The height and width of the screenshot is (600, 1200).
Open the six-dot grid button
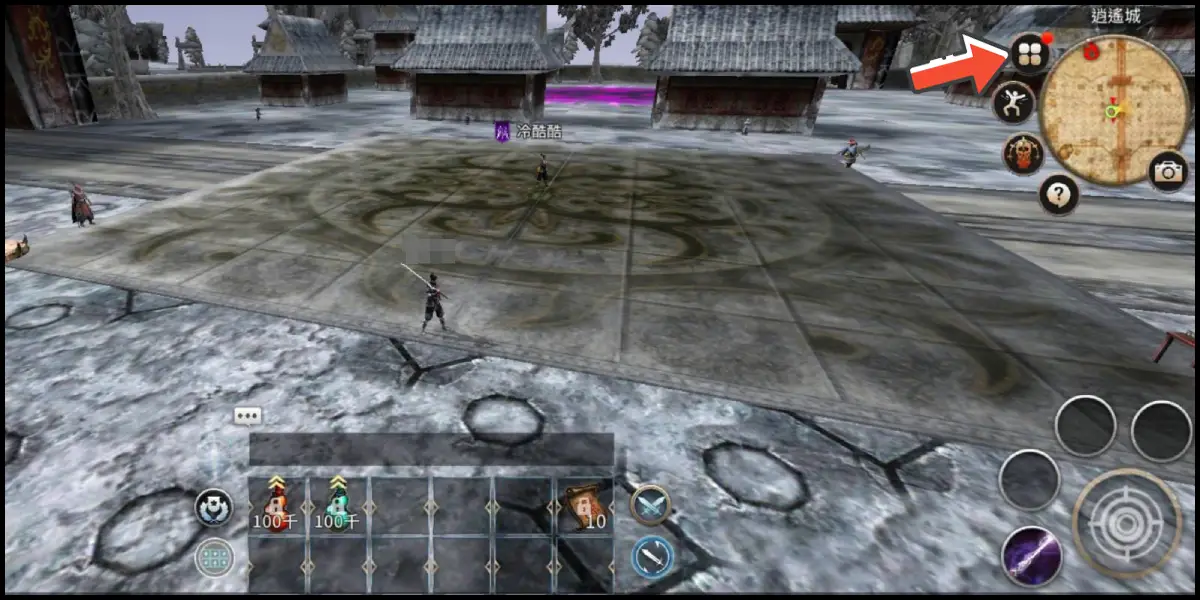tap(214, 558)
